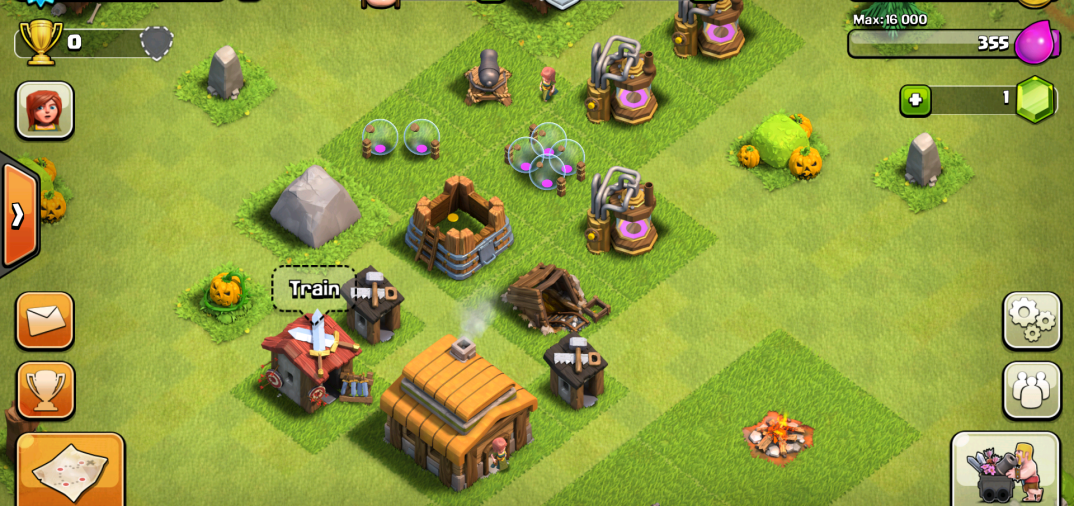The height and width of the screenshot is (506, 1074).
Task: Open the gear settings button
Action: (x=1031, y=320)
